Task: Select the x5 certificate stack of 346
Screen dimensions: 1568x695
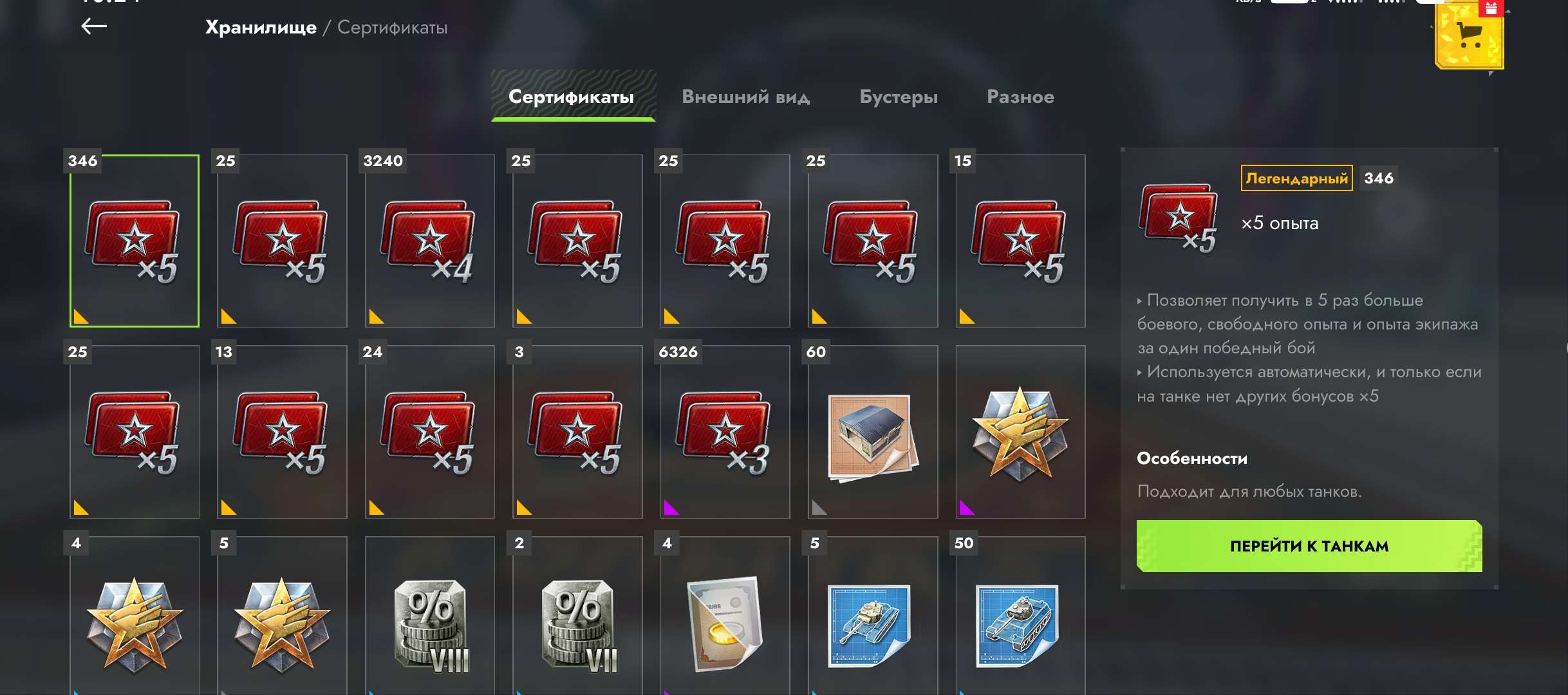Action: point(135,241)
